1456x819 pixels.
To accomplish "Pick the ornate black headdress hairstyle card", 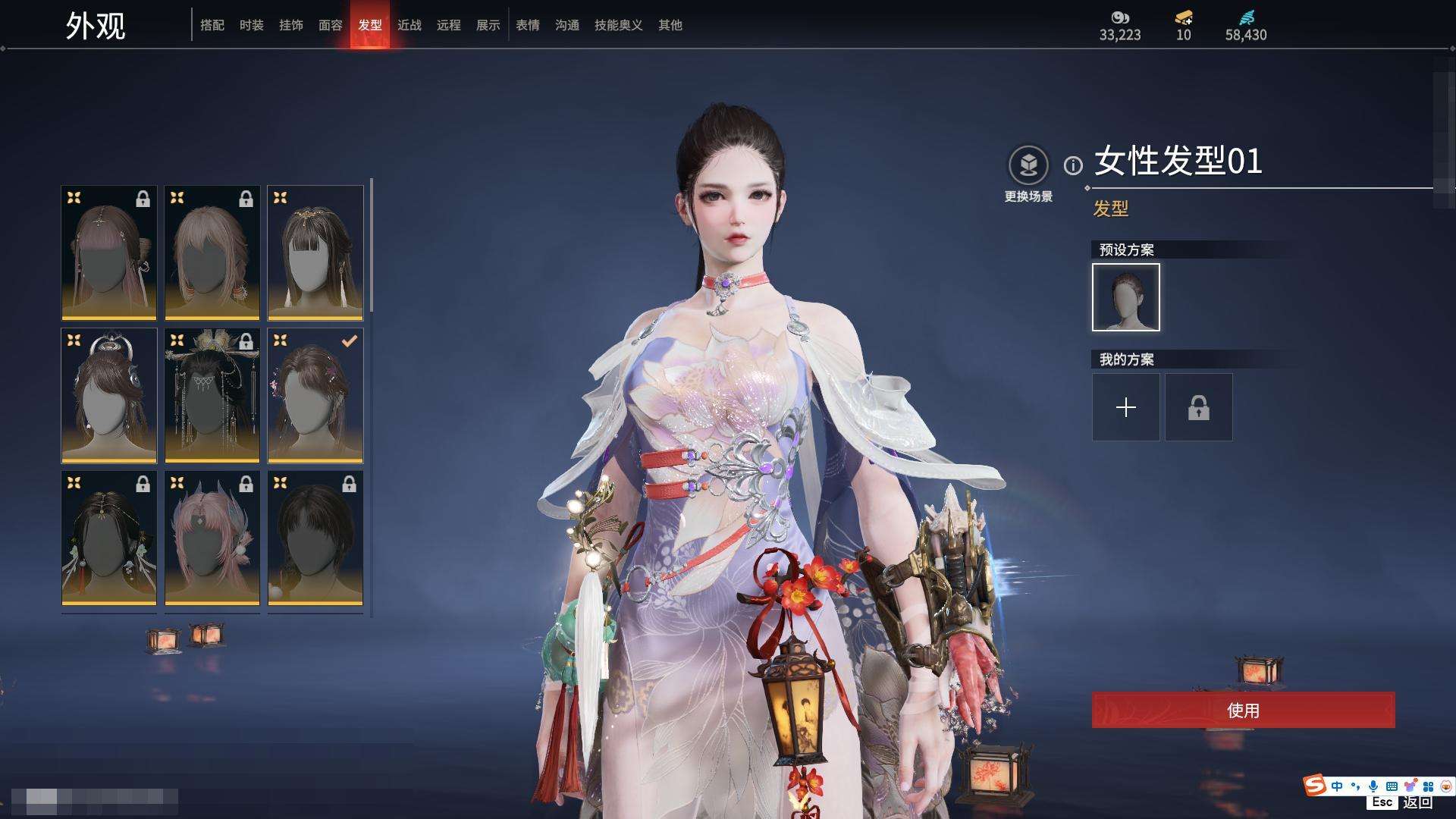I will pos(212,395).
